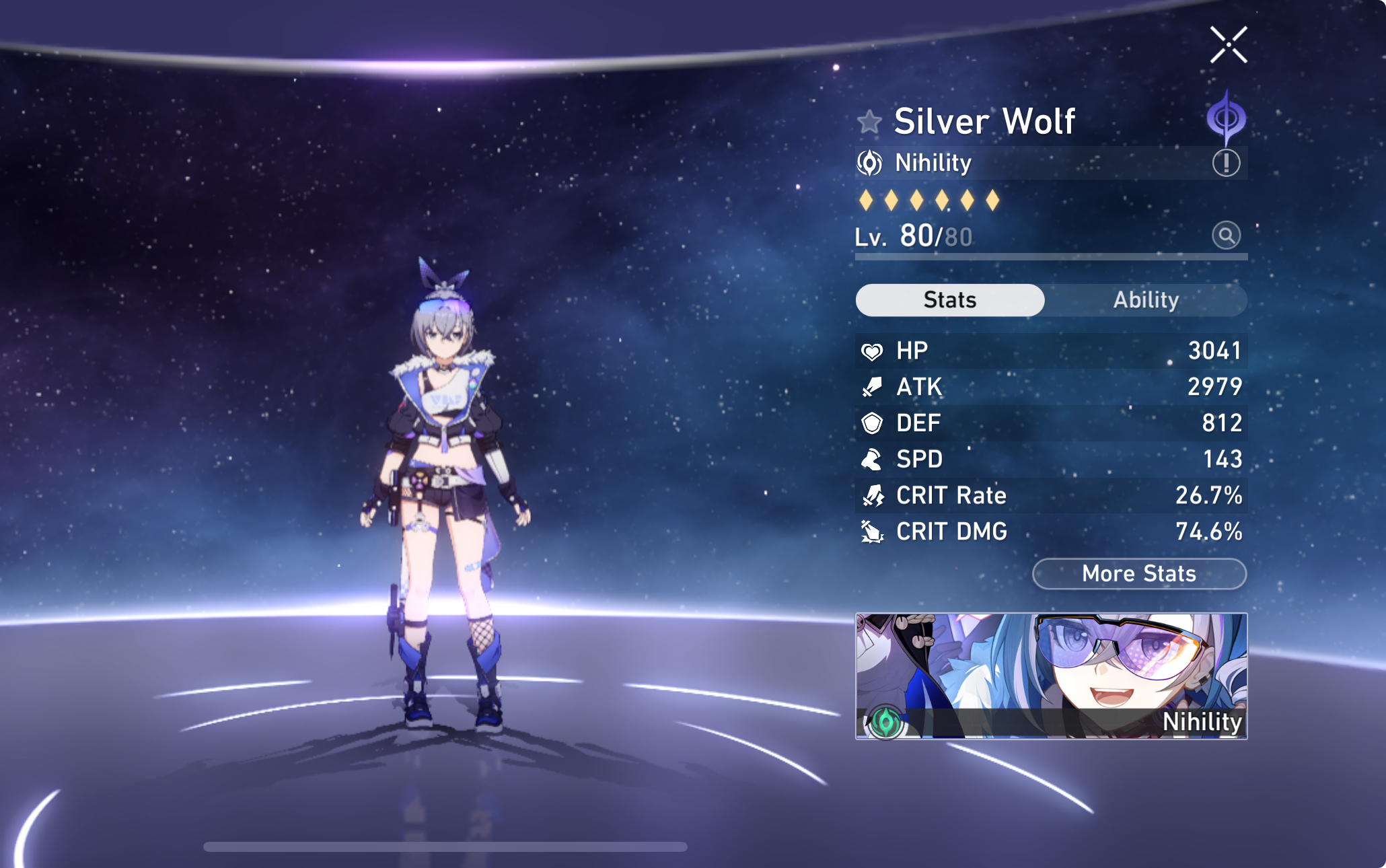Toggle the favorite star next to Silver Wolf

[x=869, y=122]
